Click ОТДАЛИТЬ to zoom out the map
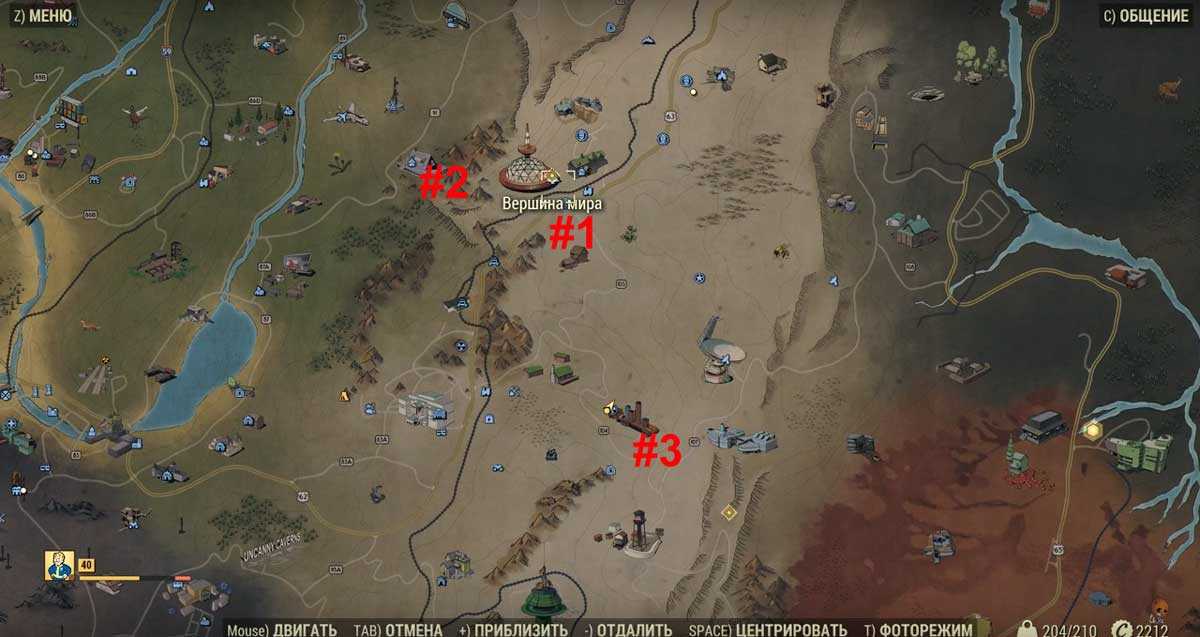The width and height of the screenshot is (1200, 637). pos(629,629)
